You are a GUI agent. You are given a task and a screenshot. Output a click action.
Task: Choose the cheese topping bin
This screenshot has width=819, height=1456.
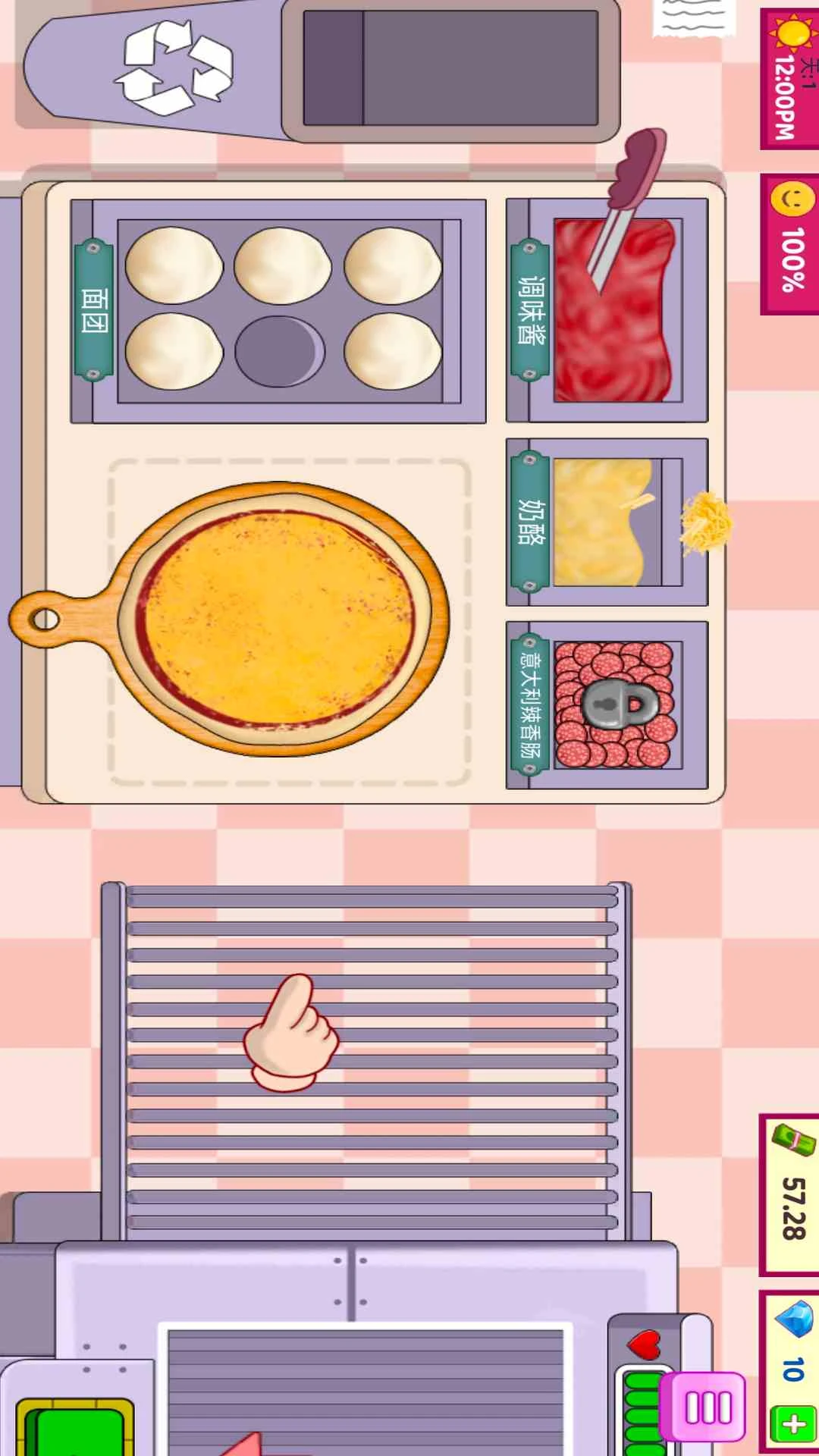pyautogui.click(x=607, y=522)
